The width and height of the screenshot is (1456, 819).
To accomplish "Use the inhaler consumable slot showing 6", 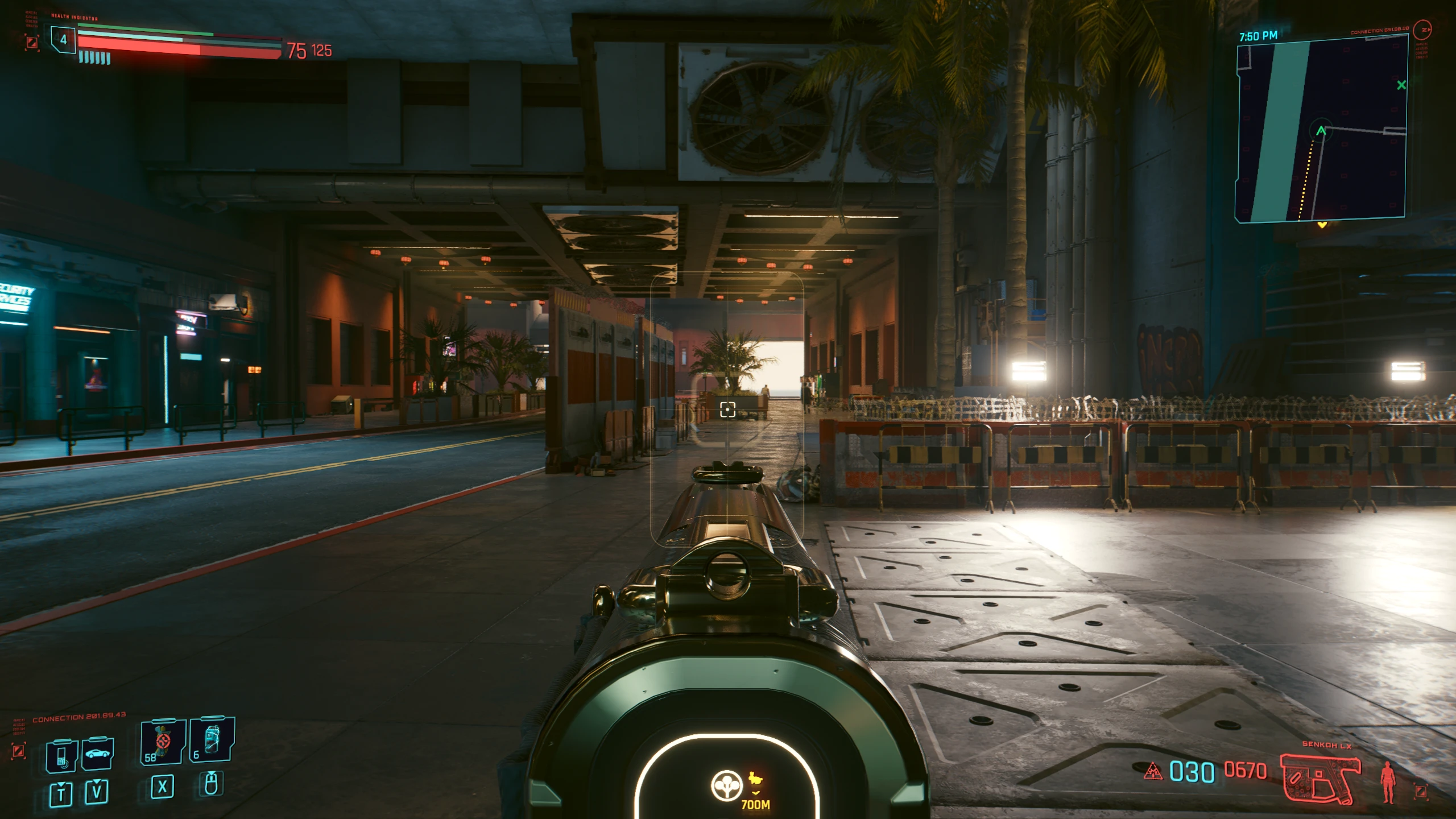I will coord(212,739).
